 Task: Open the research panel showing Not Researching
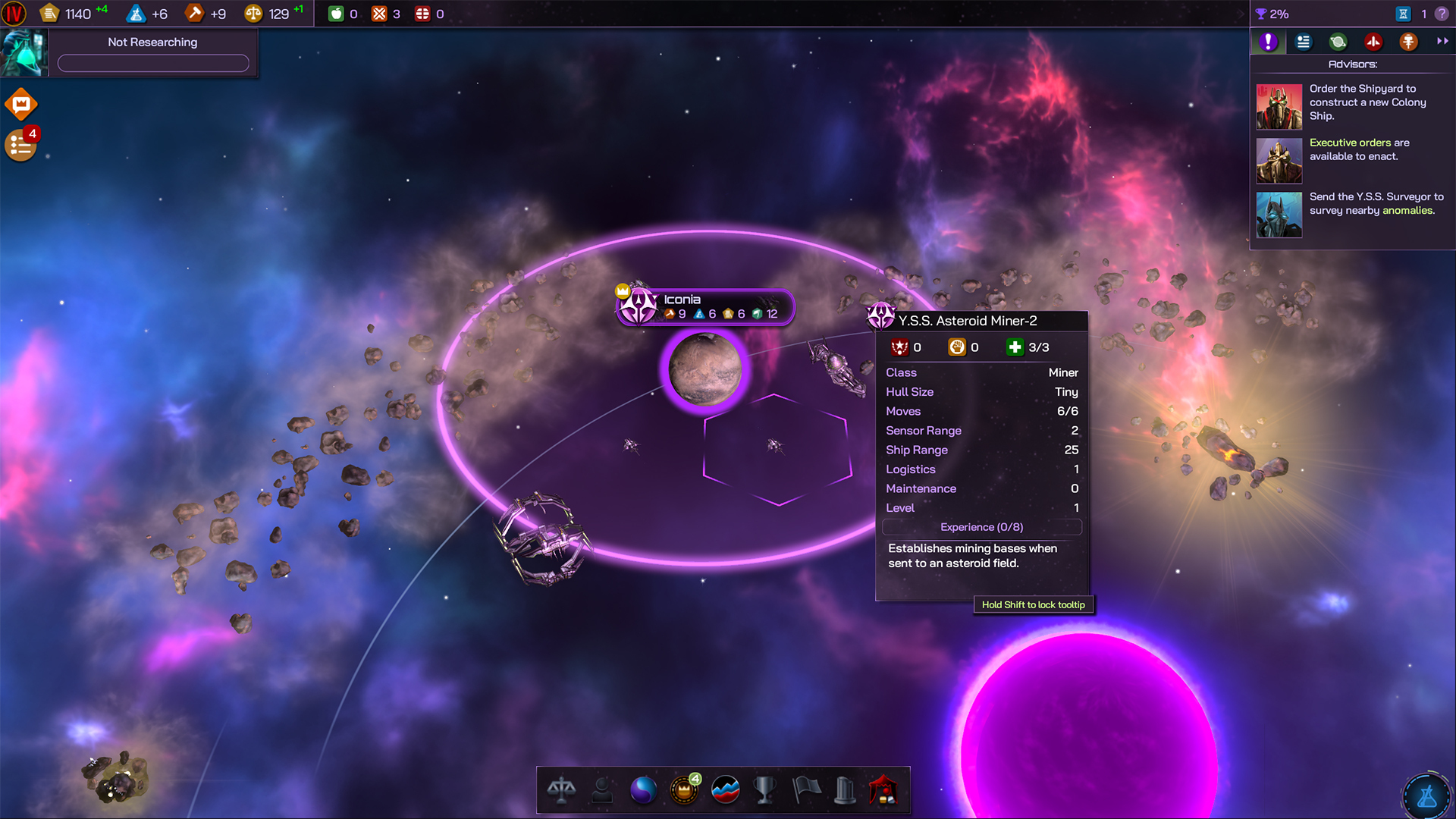click(152, 52)
